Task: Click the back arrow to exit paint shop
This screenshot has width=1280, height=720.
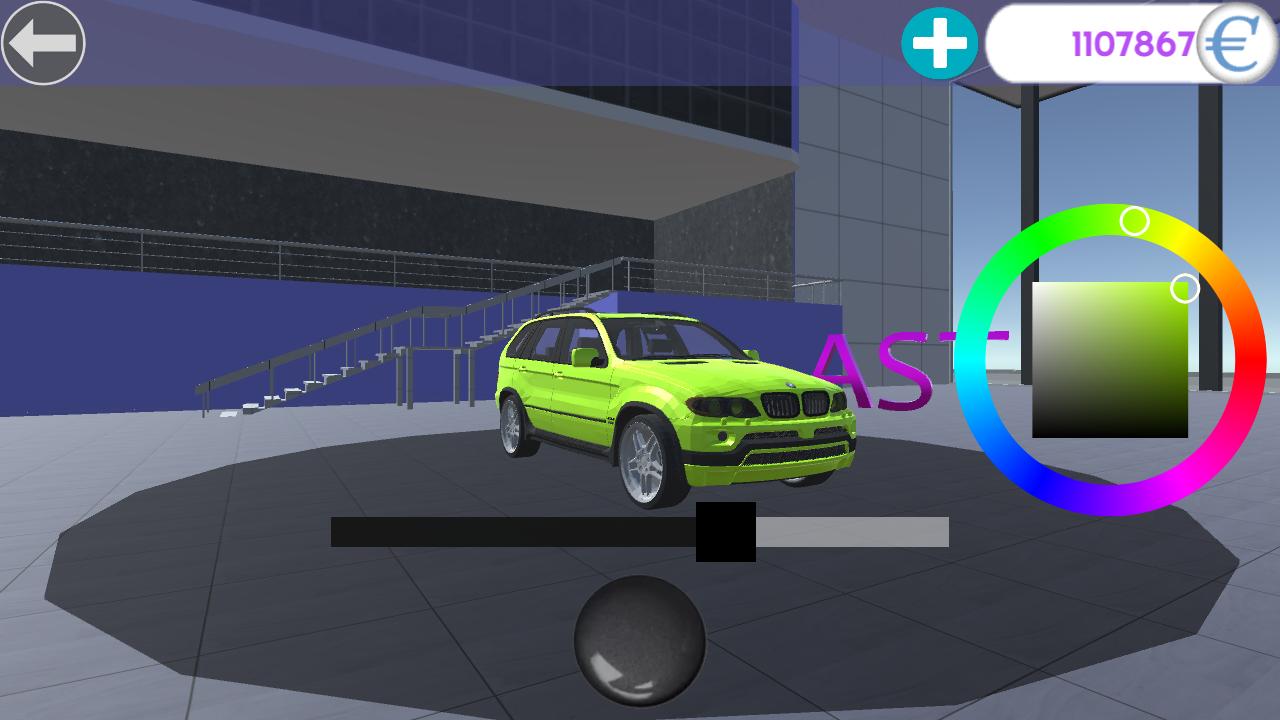Action: 45,42
